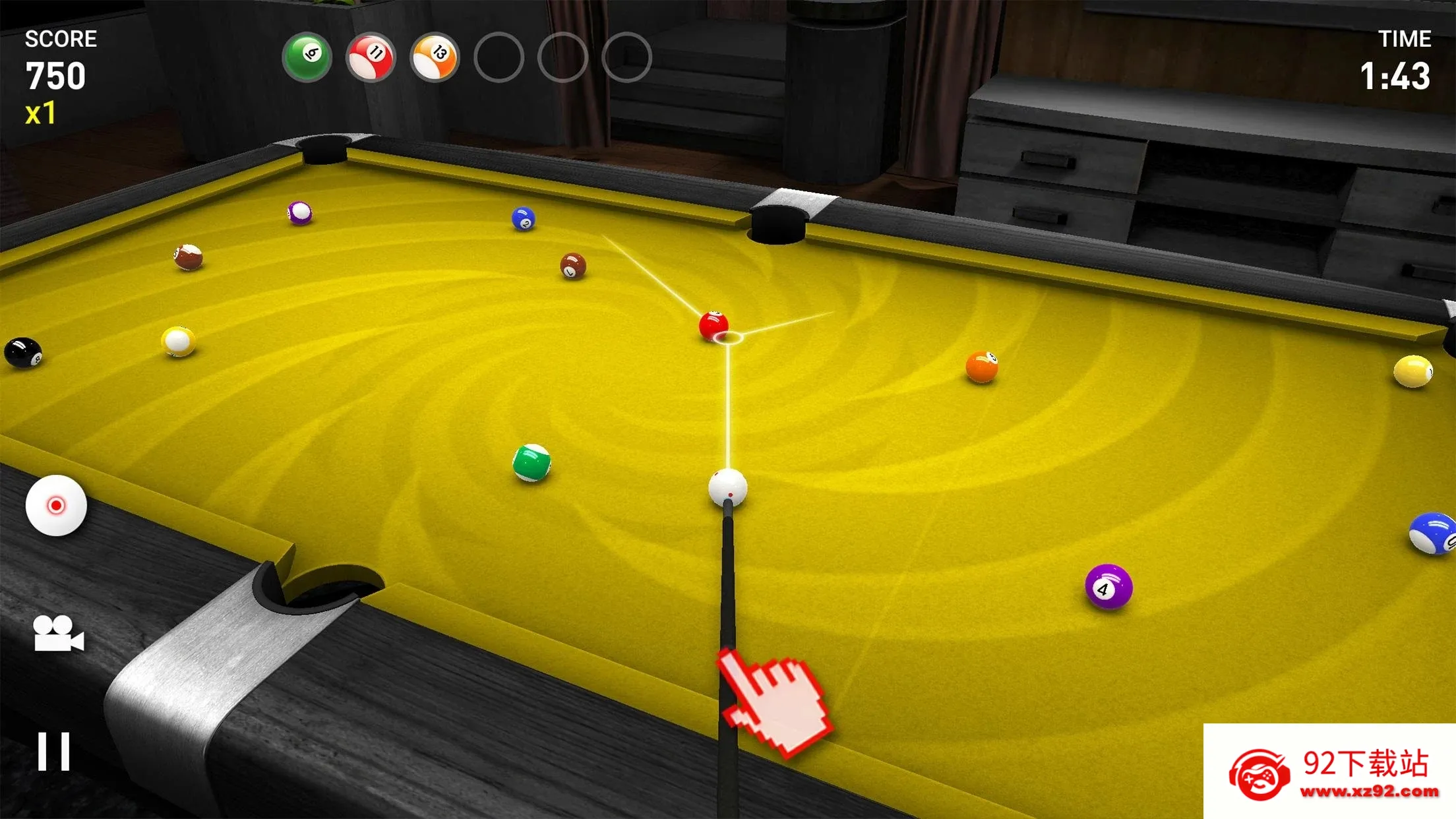Image resolution: width=1456 pixels, height=819 pixels.
Task: Open the spin selector with red dot
Action: pyautogui.click(x=58, y=506)
